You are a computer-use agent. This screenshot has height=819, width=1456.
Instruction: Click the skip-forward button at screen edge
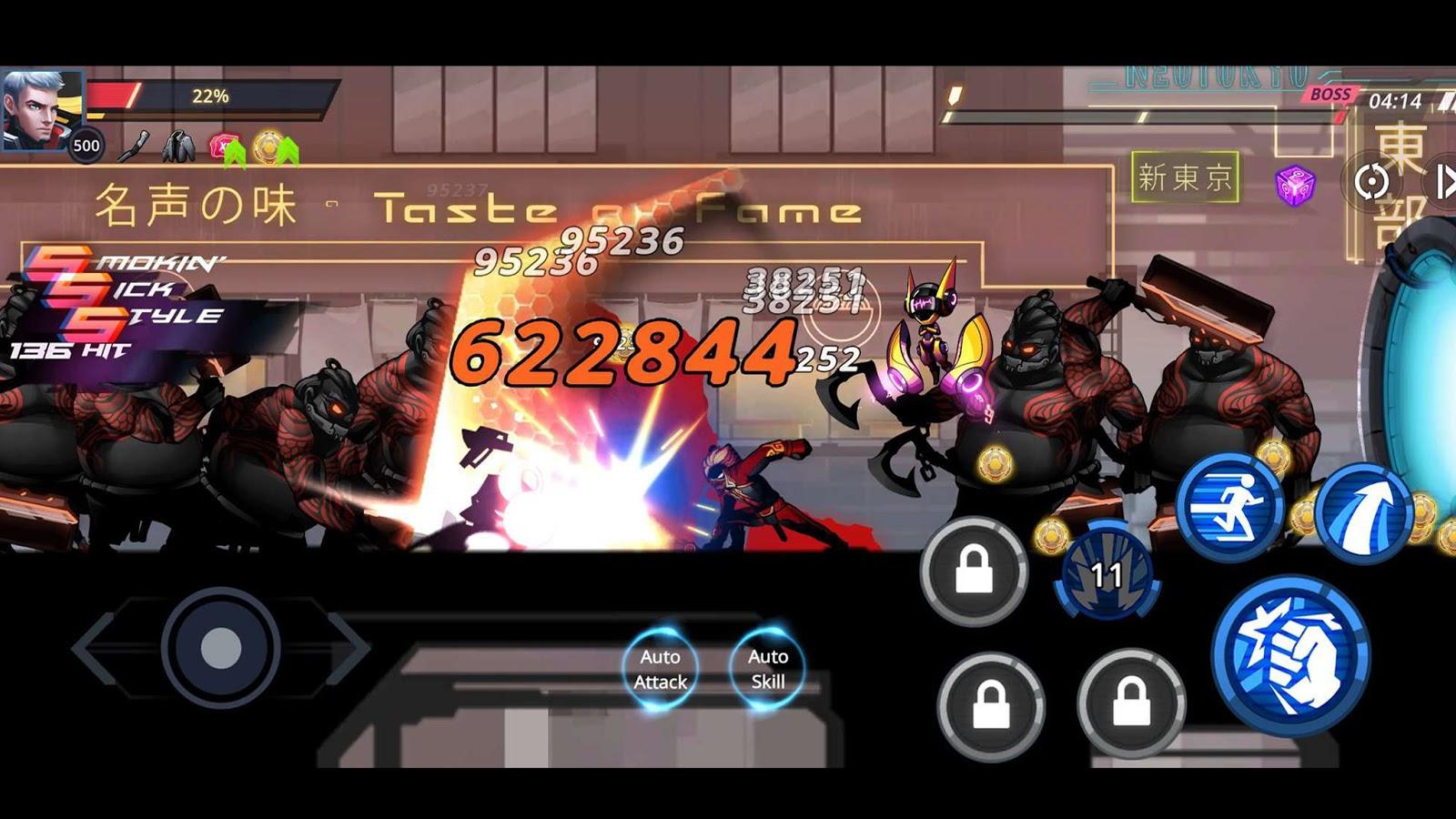click(x=1444, y=182)
